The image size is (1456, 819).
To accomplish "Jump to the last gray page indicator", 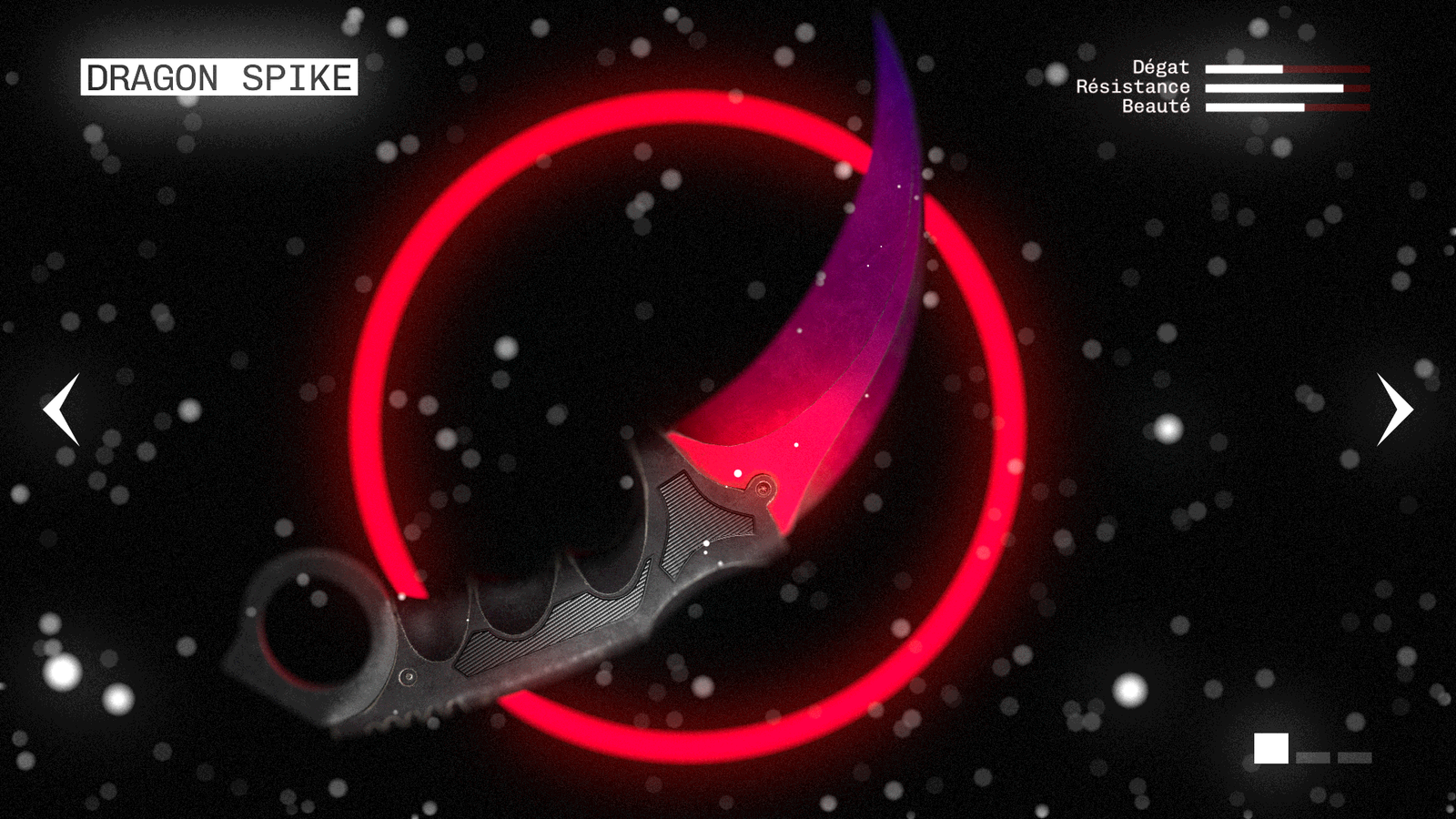I will click(1354, 757).
